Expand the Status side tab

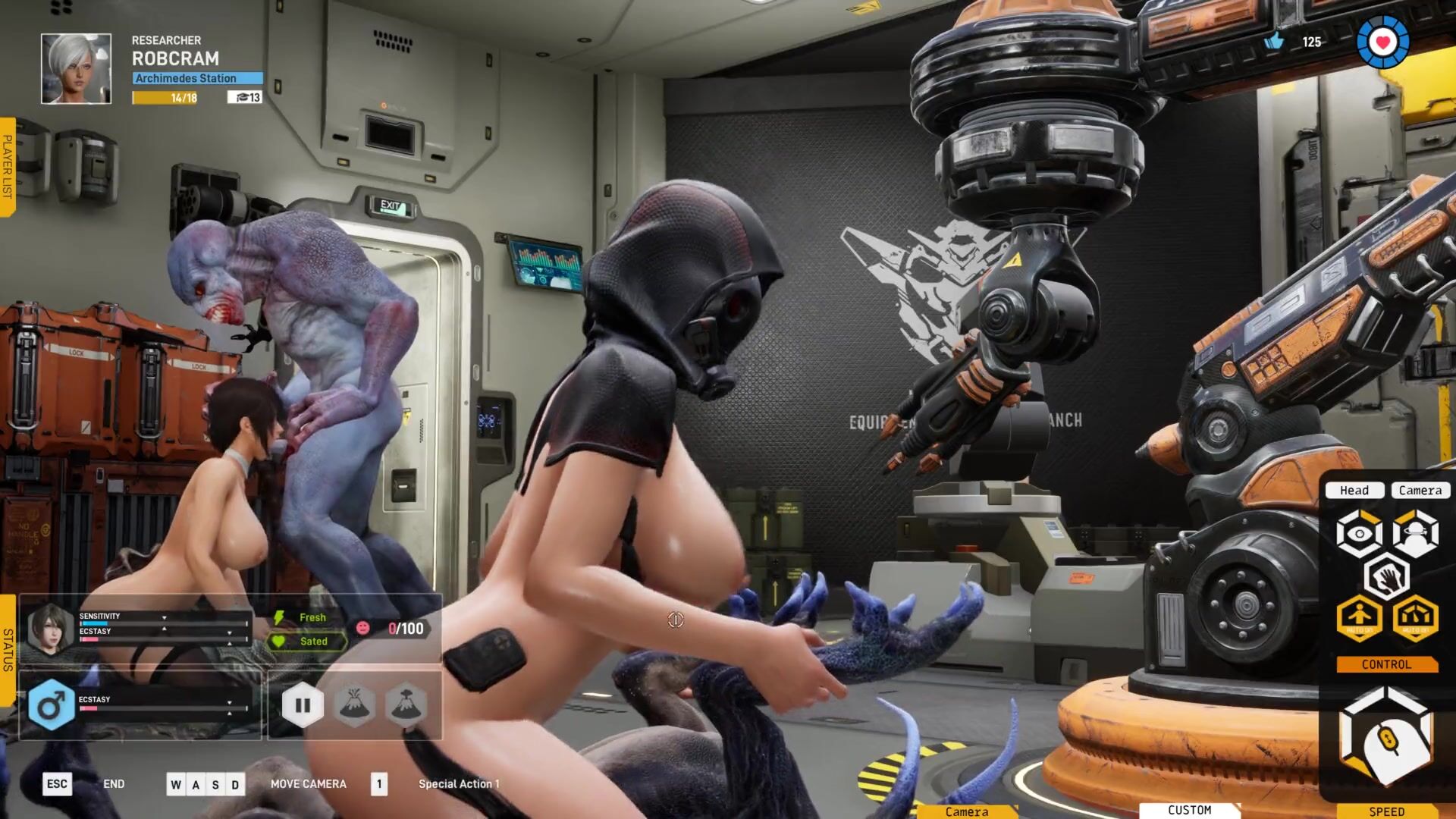(x=8, y=650)
